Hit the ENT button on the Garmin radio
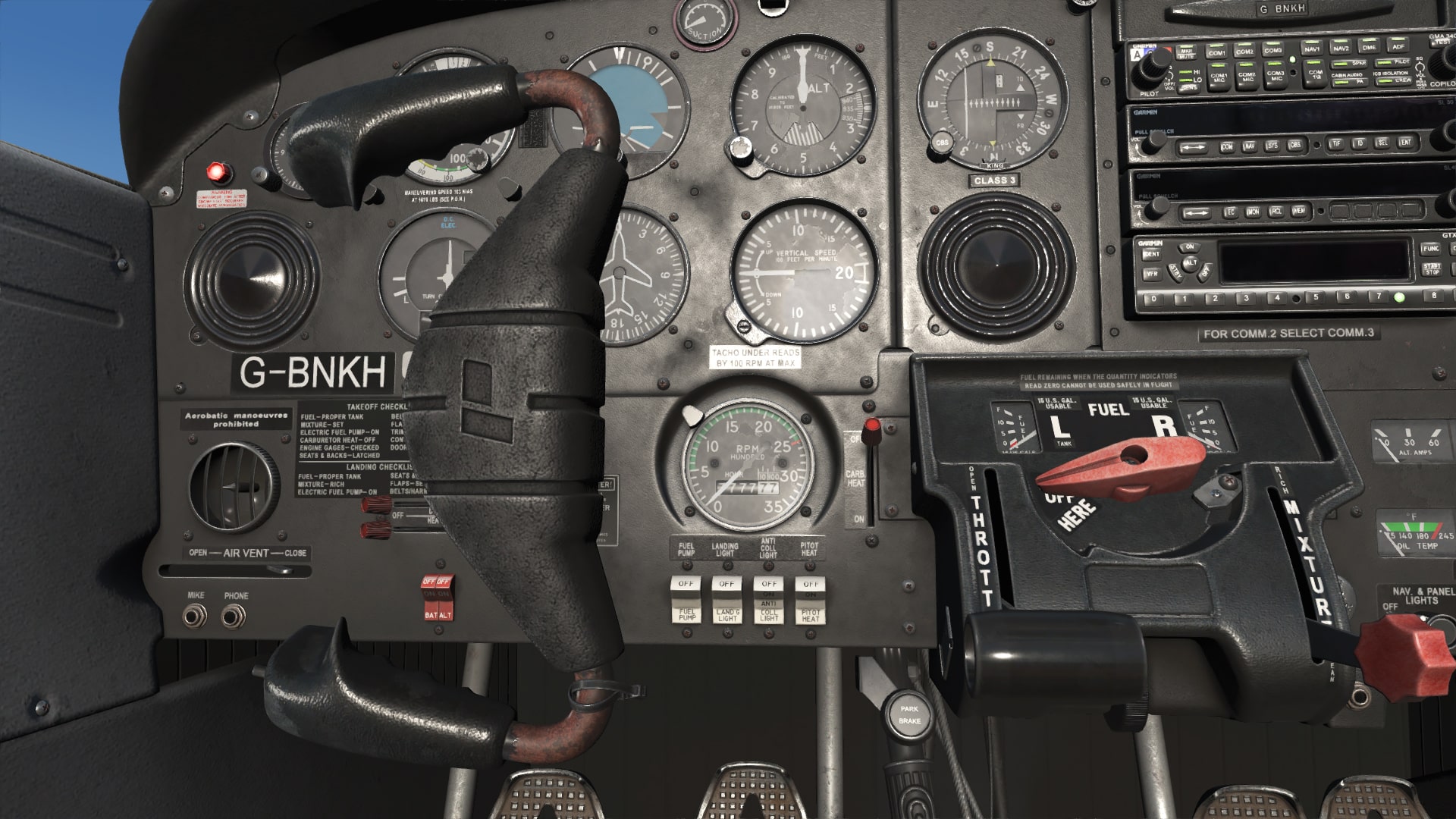The image size is (1456, 819). click(1405, 142)
